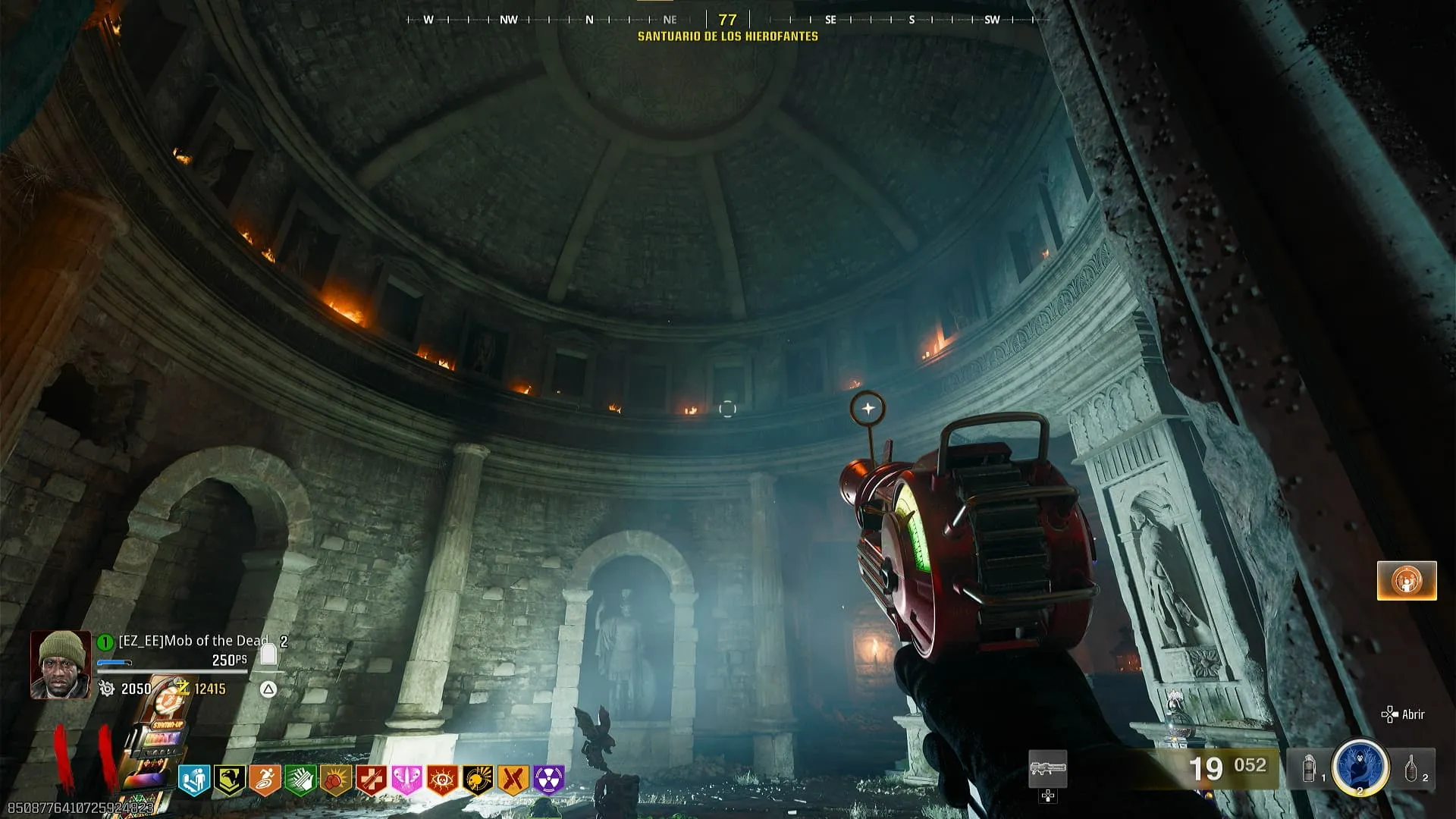
Task: Click the gear salvage icon
Action: (x=107, y=689)
